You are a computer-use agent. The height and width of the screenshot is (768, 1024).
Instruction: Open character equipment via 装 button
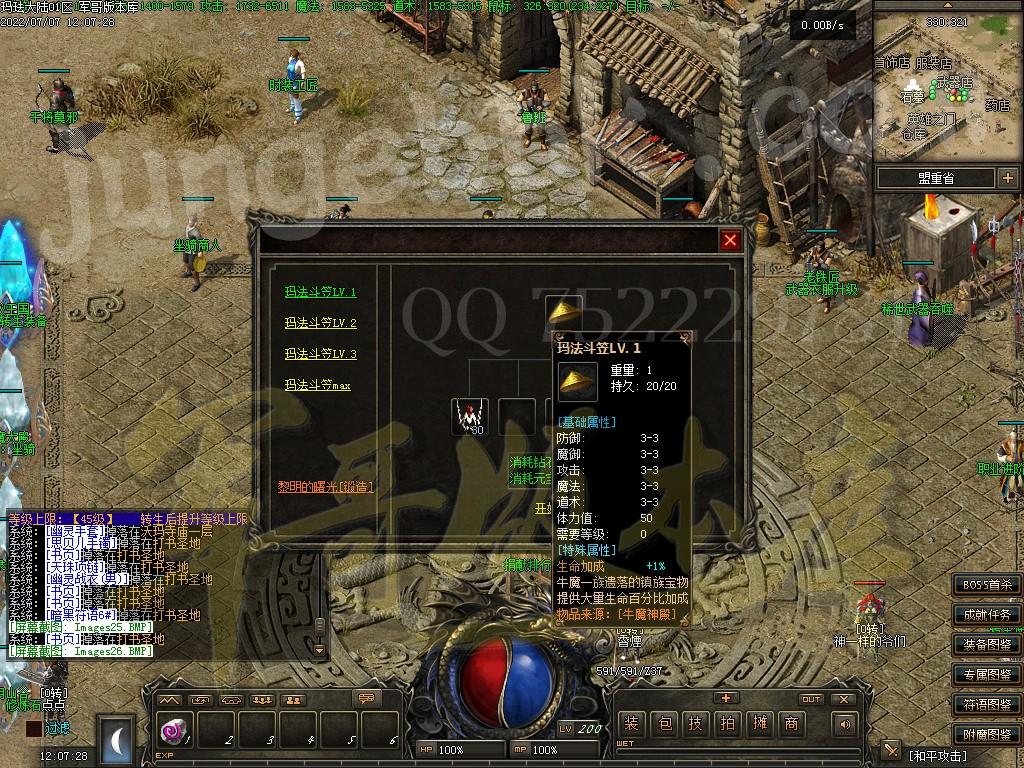[631, 724]
